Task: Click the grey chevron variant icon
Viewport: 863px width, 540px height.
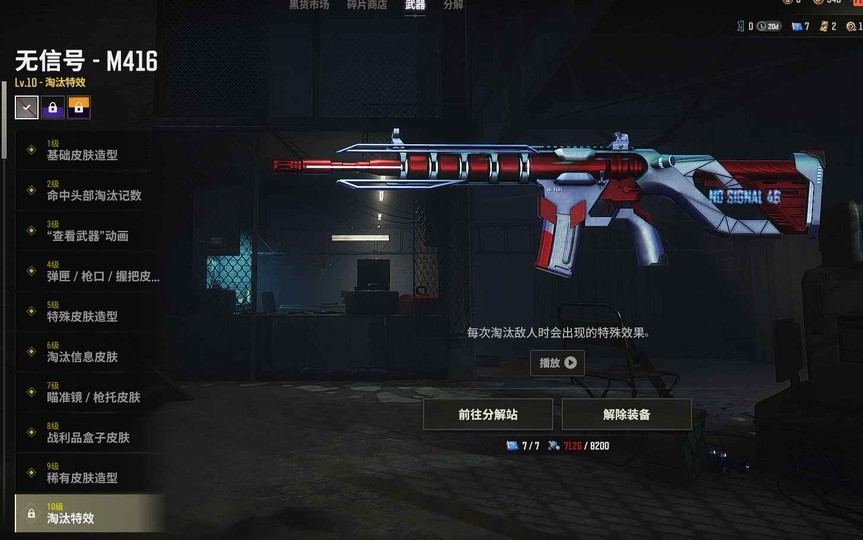Action: pos(27,107)
